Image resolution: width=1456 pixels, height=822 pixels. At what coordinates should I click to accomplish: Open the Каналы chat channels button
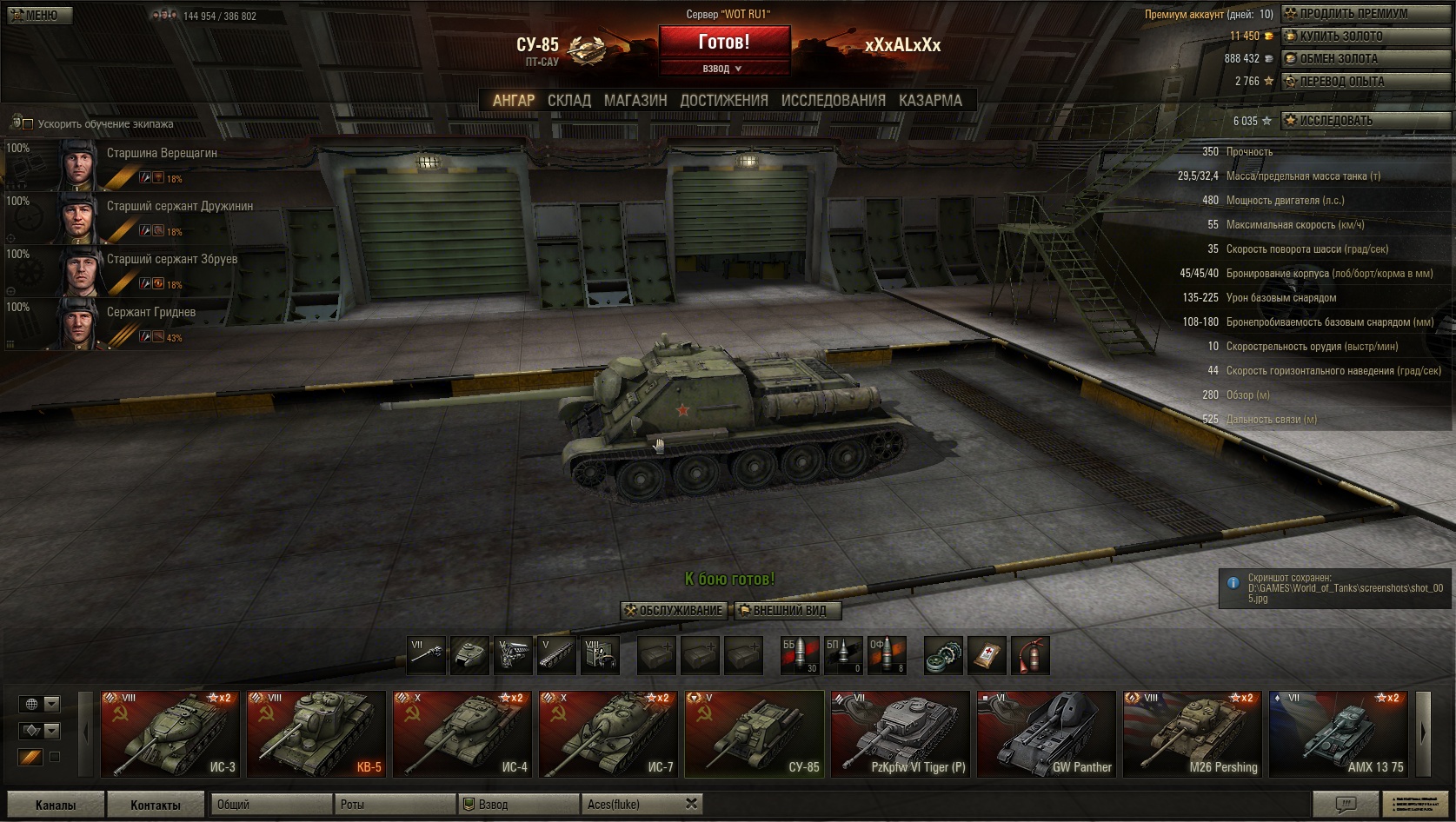(x=56, y=805)
